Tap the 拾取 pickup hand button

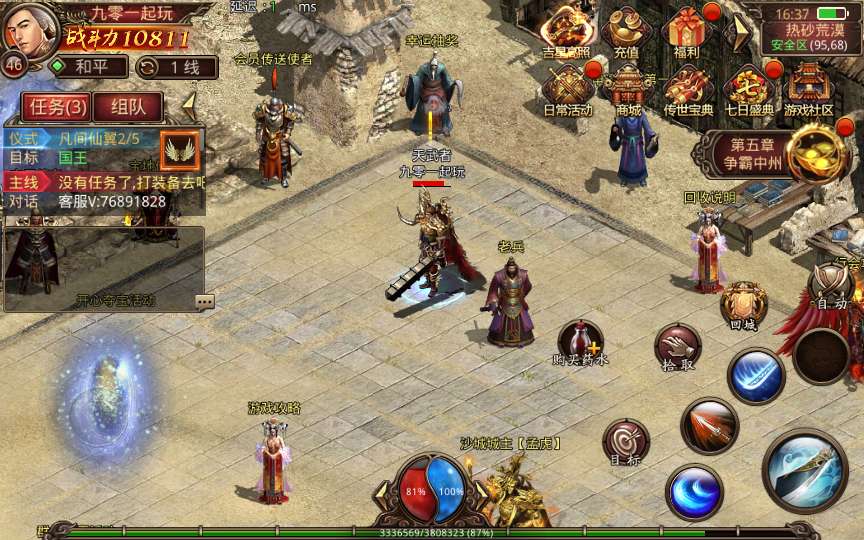(678, 349)
